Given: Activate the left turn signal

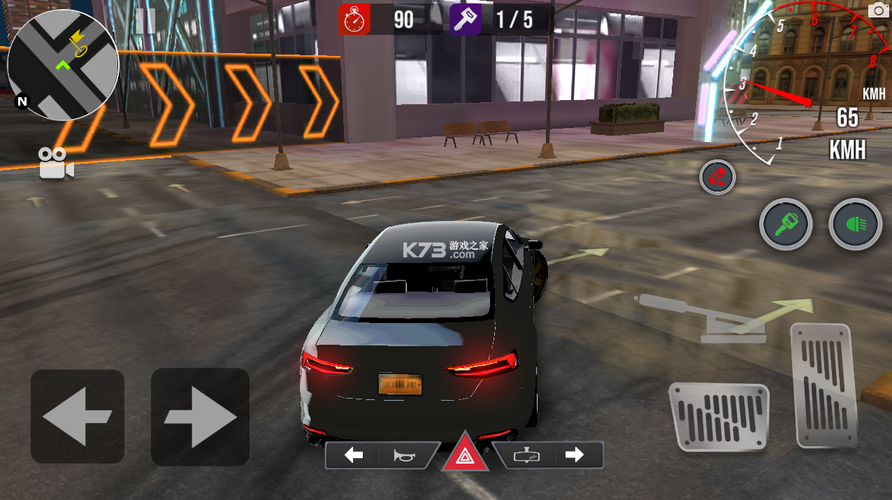Looking at the screenshot, I should 354,456.
